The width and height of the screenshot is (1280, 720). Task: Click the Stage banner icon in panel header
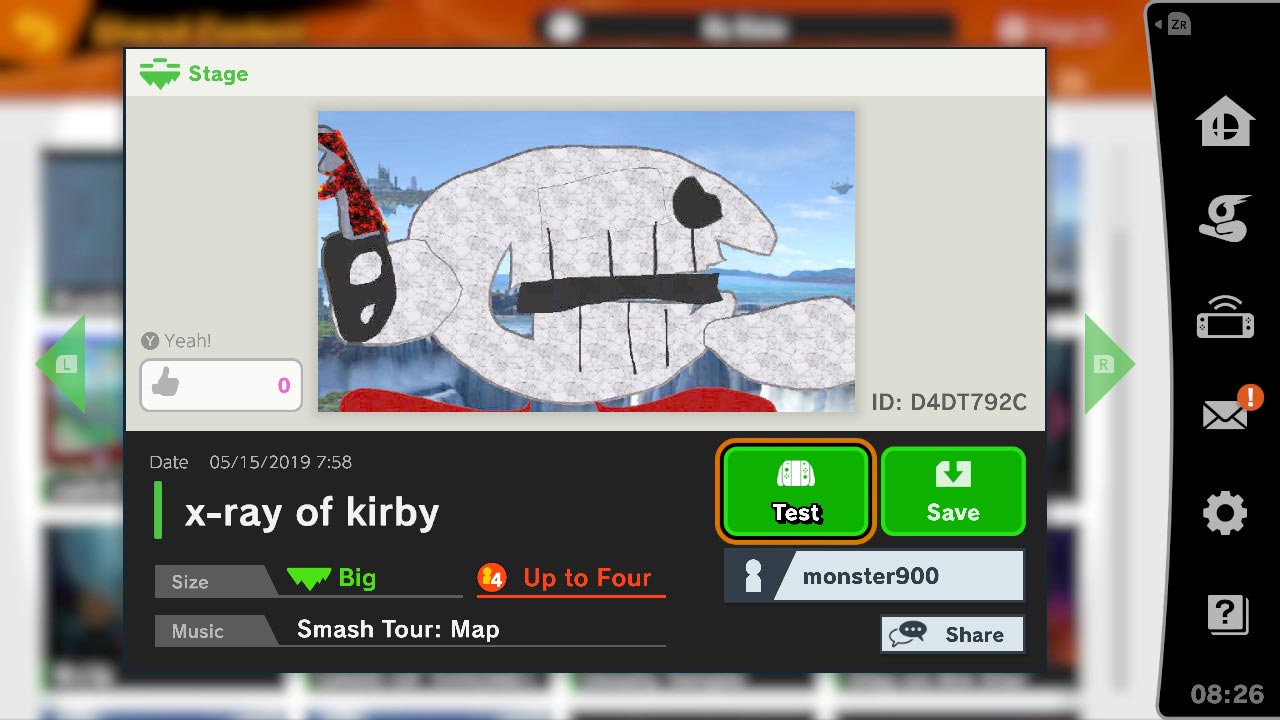pyautogui.click(x=159, y=73)
